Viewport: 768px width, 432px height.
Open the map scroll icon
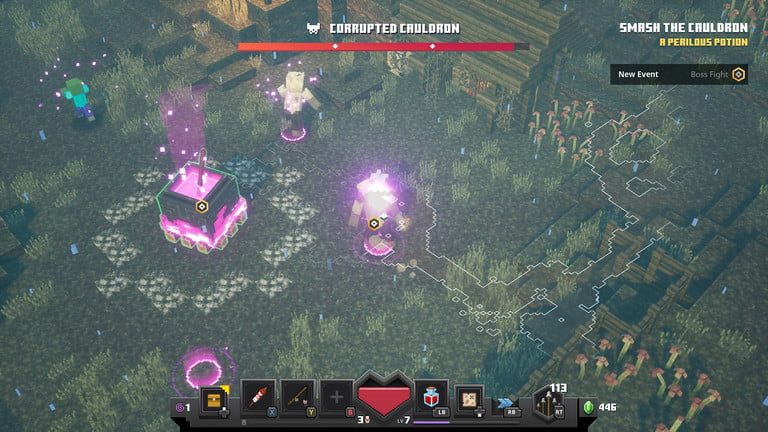pos(469,398)
